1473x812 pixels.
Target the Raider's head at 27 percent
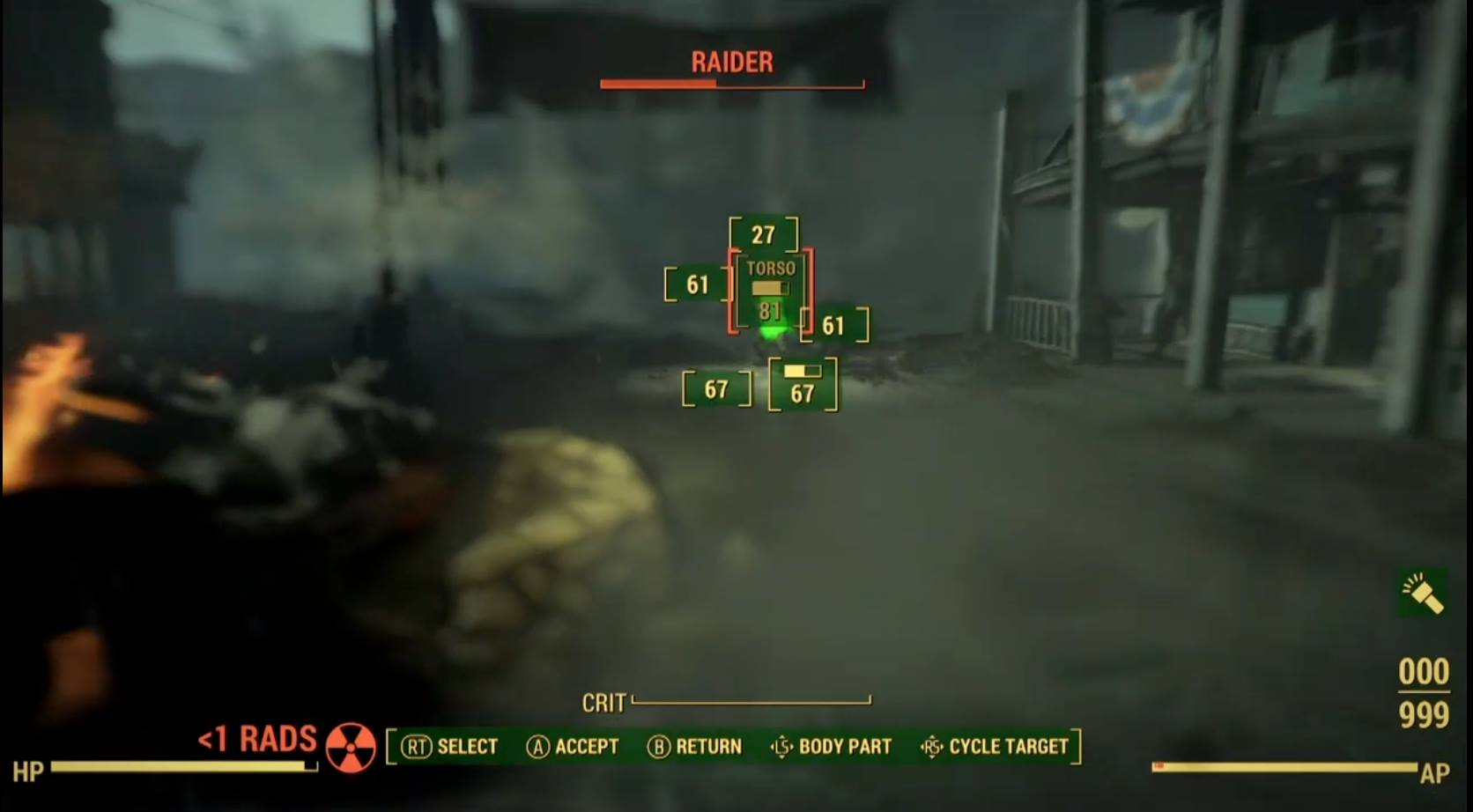763,235
